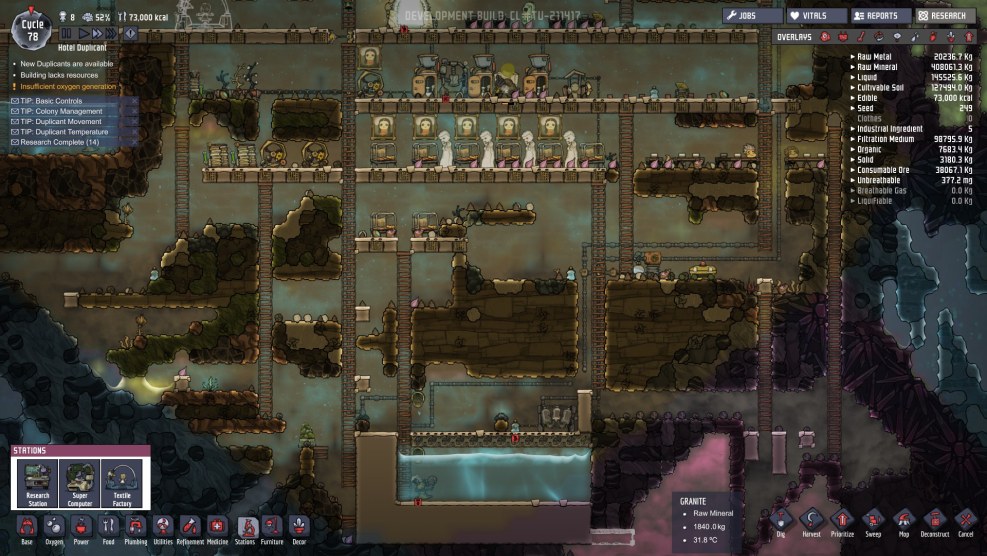Switch to the Power build category
This screenshot has height=556, width=987.
[x=82, y=527]
